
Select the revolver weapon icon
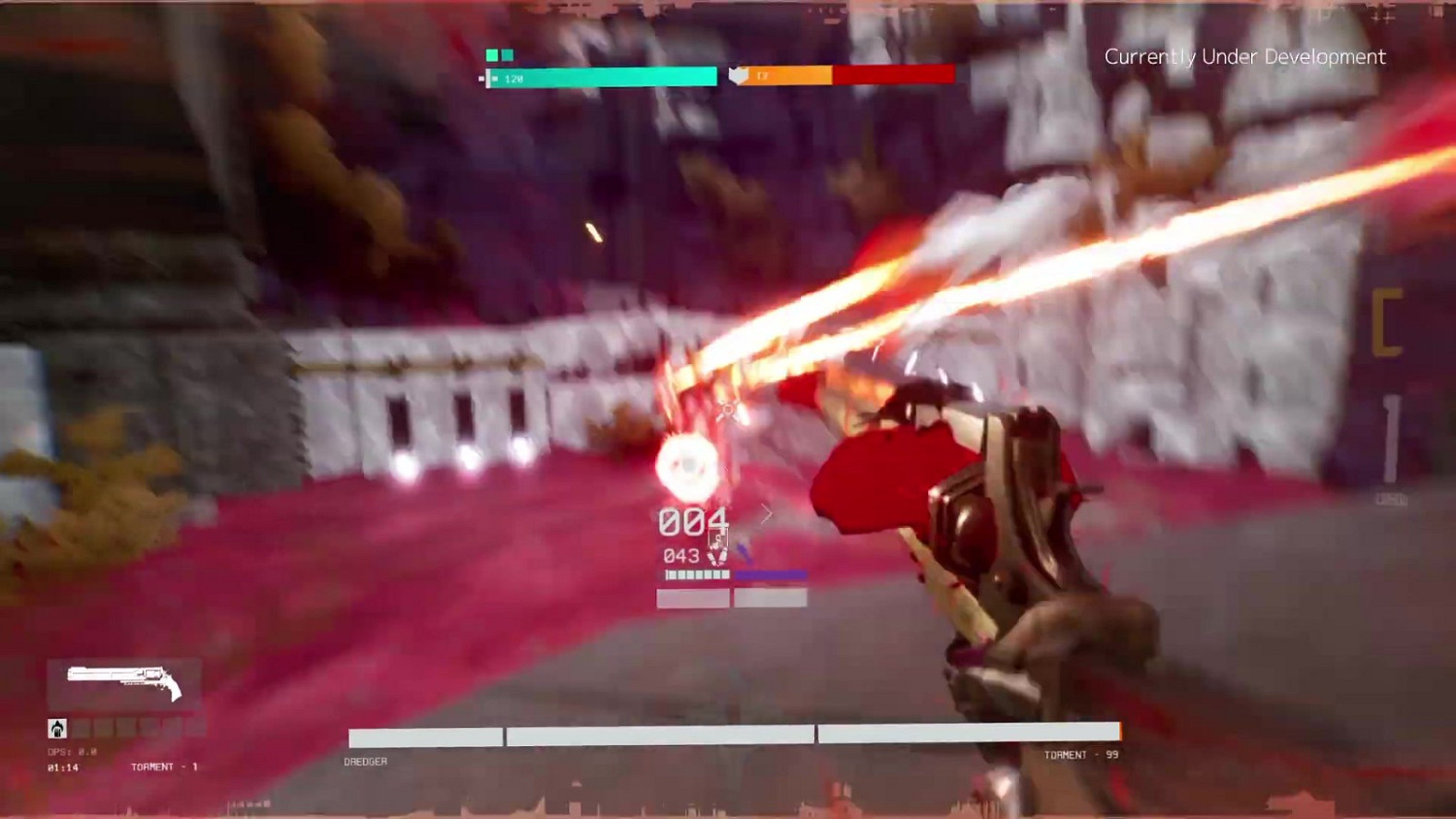point(124,681)
